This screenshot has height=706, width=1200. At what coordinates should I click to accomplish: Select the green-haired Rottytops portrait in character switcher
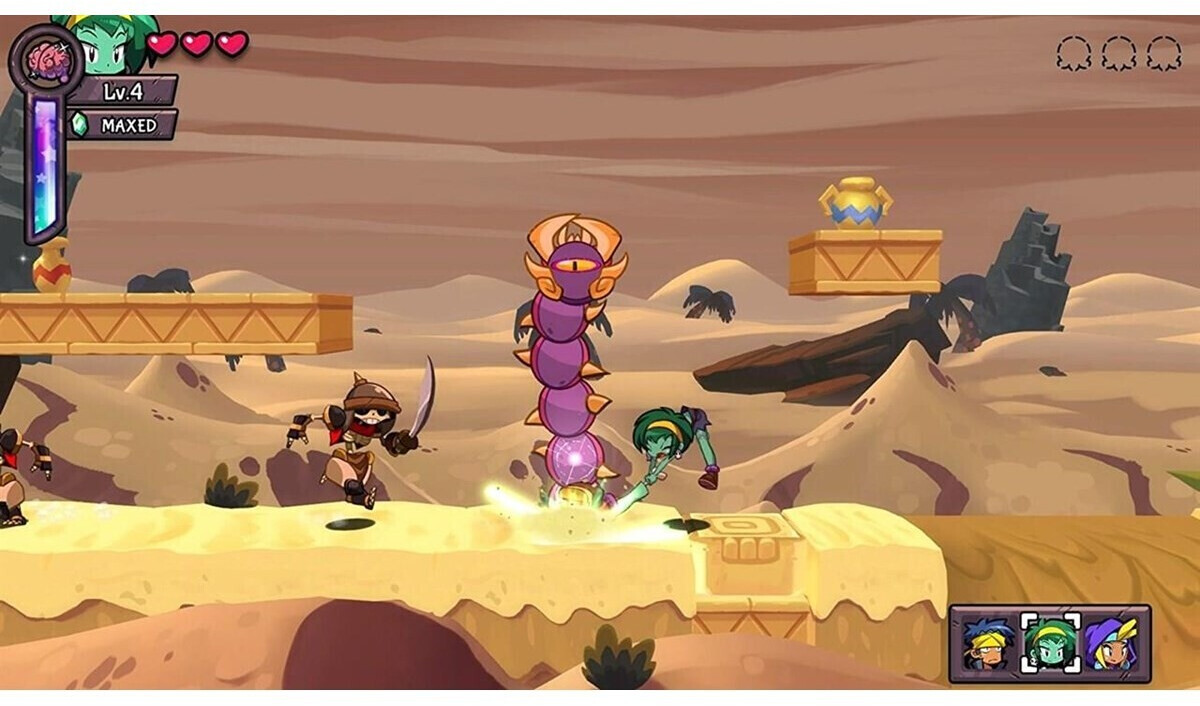(1050, 643)
